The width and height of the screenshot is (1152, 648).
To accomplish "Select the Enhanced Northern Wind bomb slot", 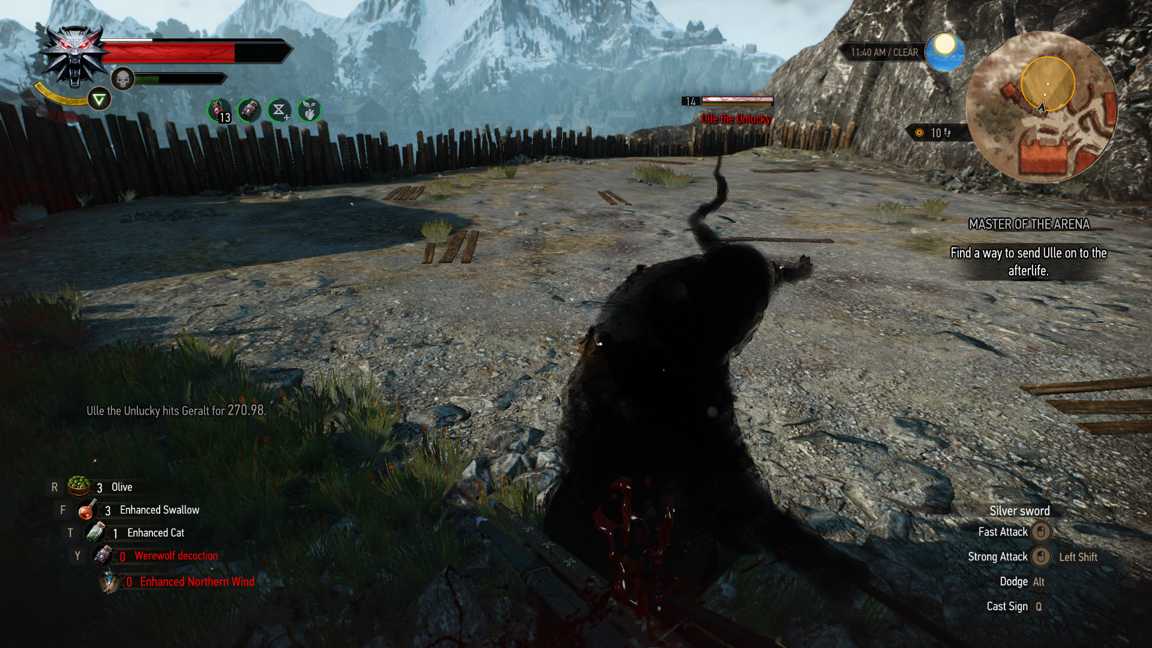I will 109,581.
